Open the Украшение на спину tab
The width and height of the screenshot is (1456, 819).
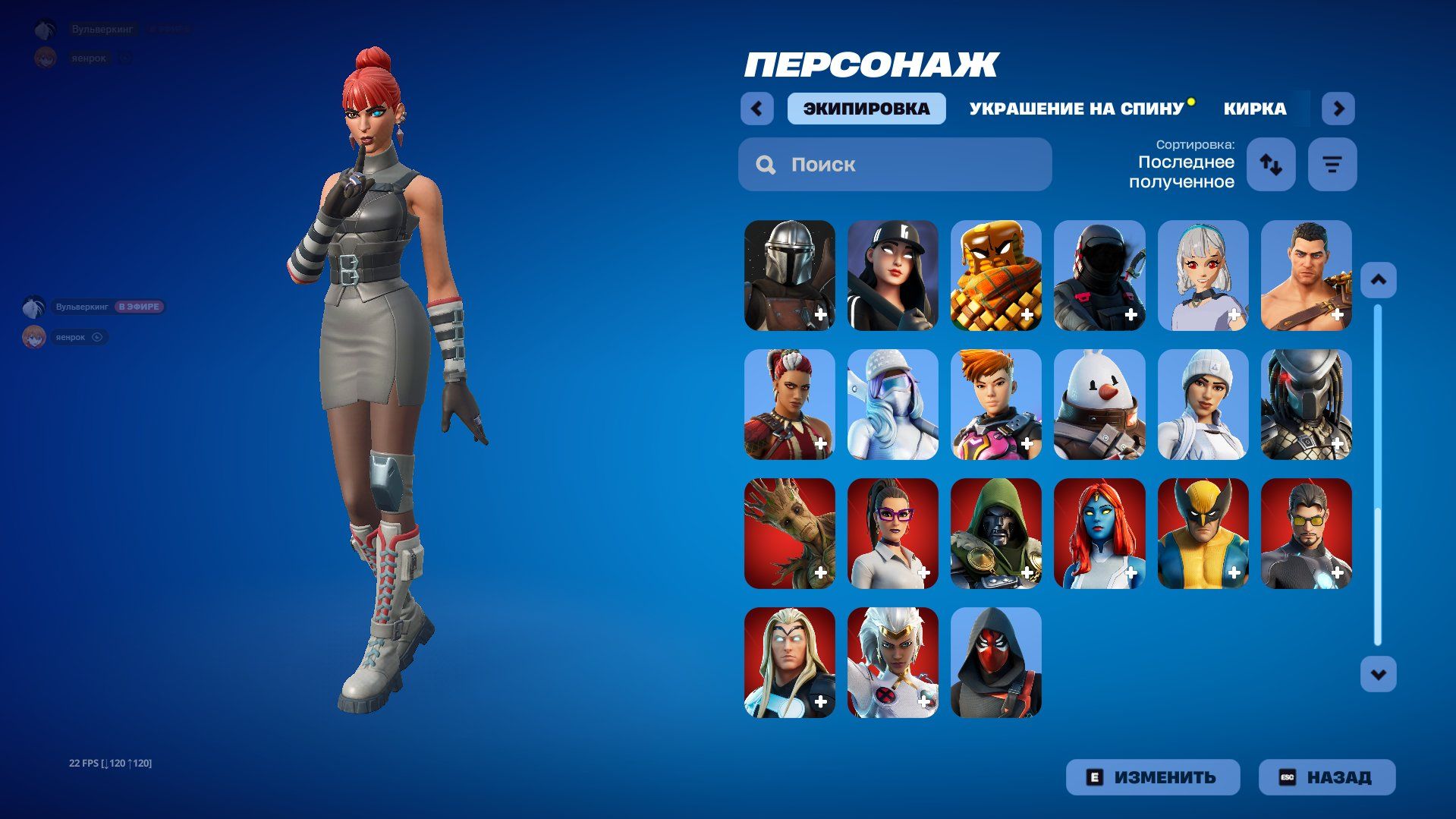click(1076, 109)
